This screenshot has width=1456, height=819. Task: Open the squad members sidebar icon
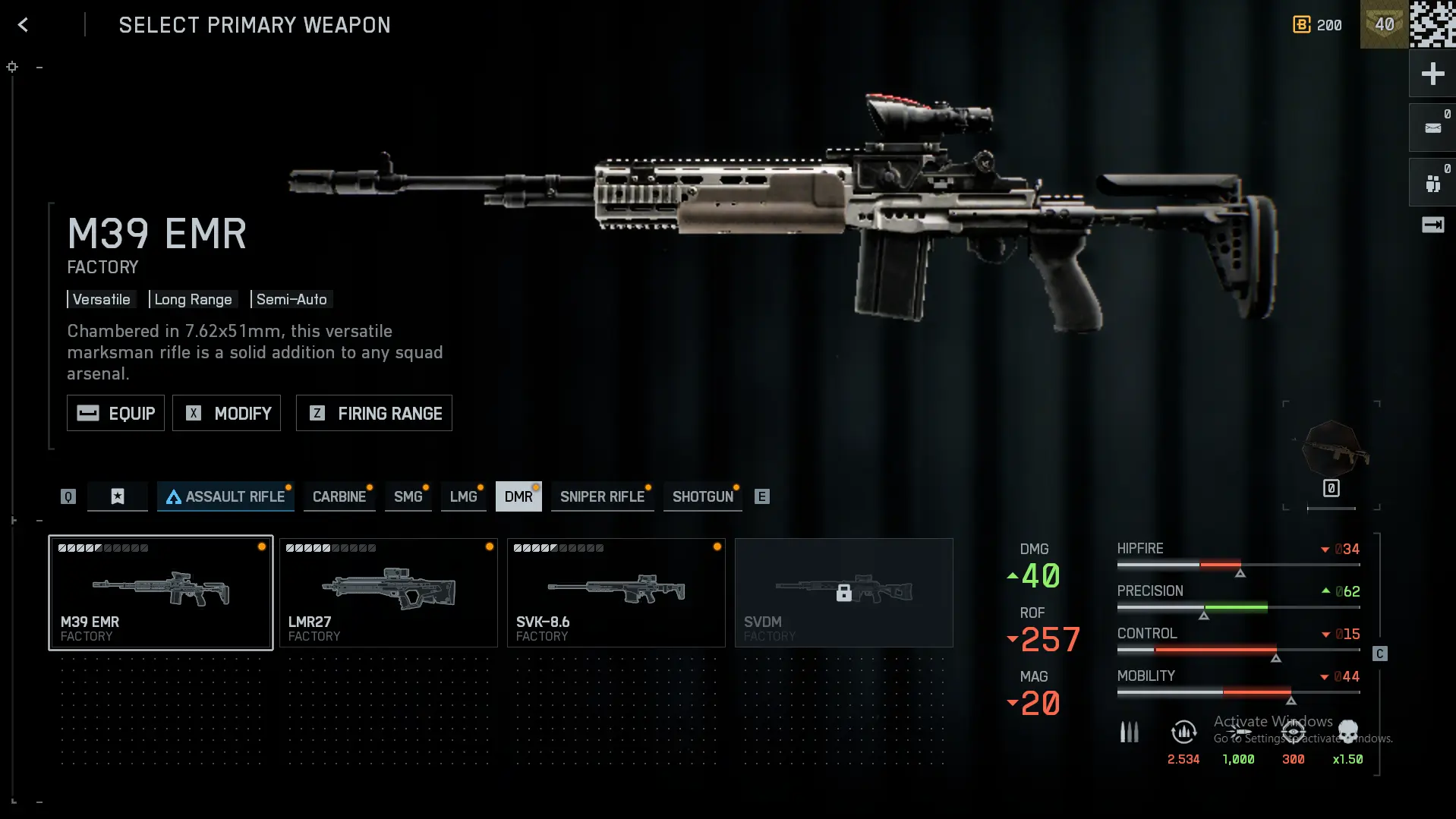1432,183
